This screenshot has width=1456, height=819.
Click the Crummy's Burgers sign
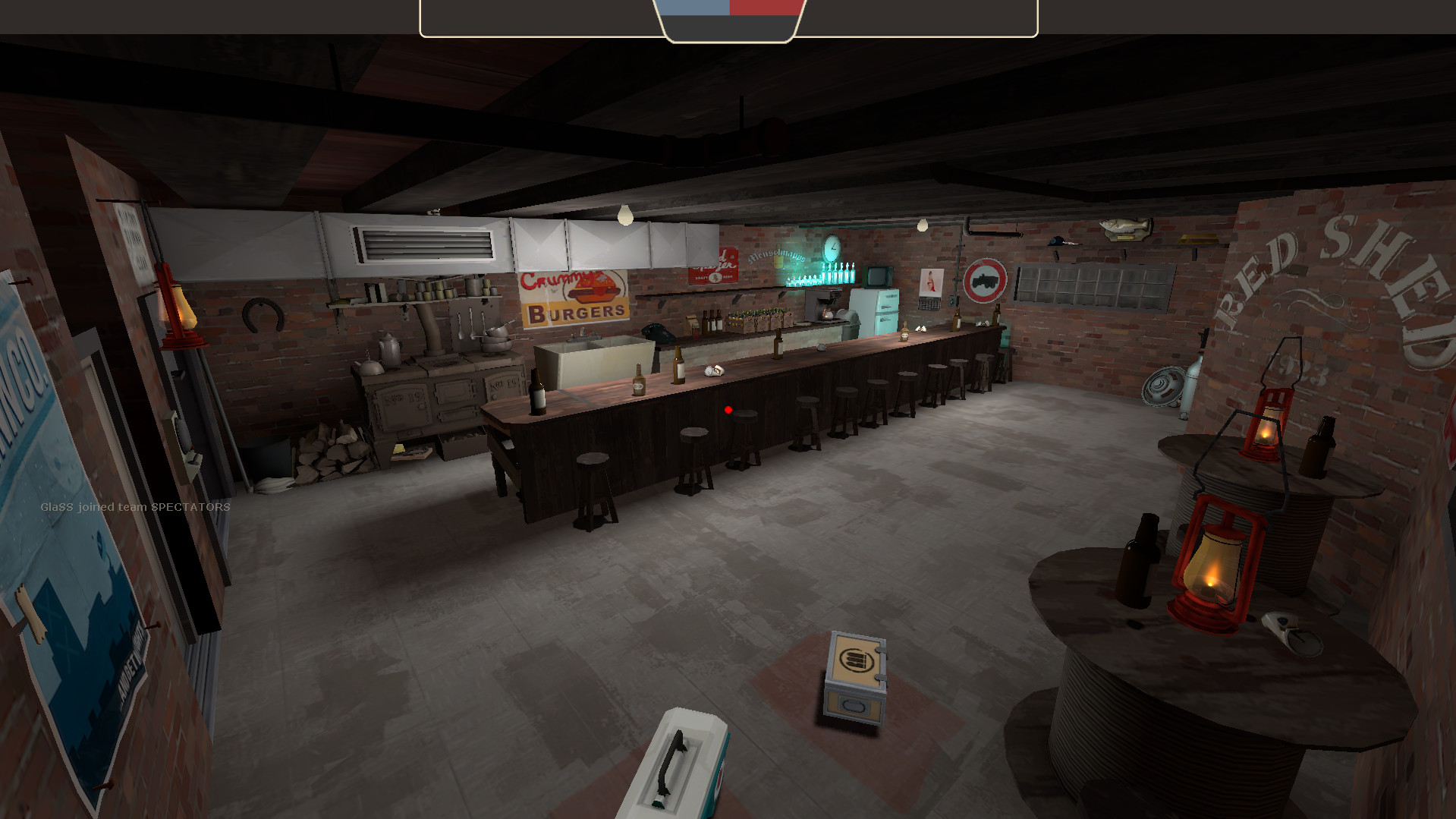click(x=574, y=297)
